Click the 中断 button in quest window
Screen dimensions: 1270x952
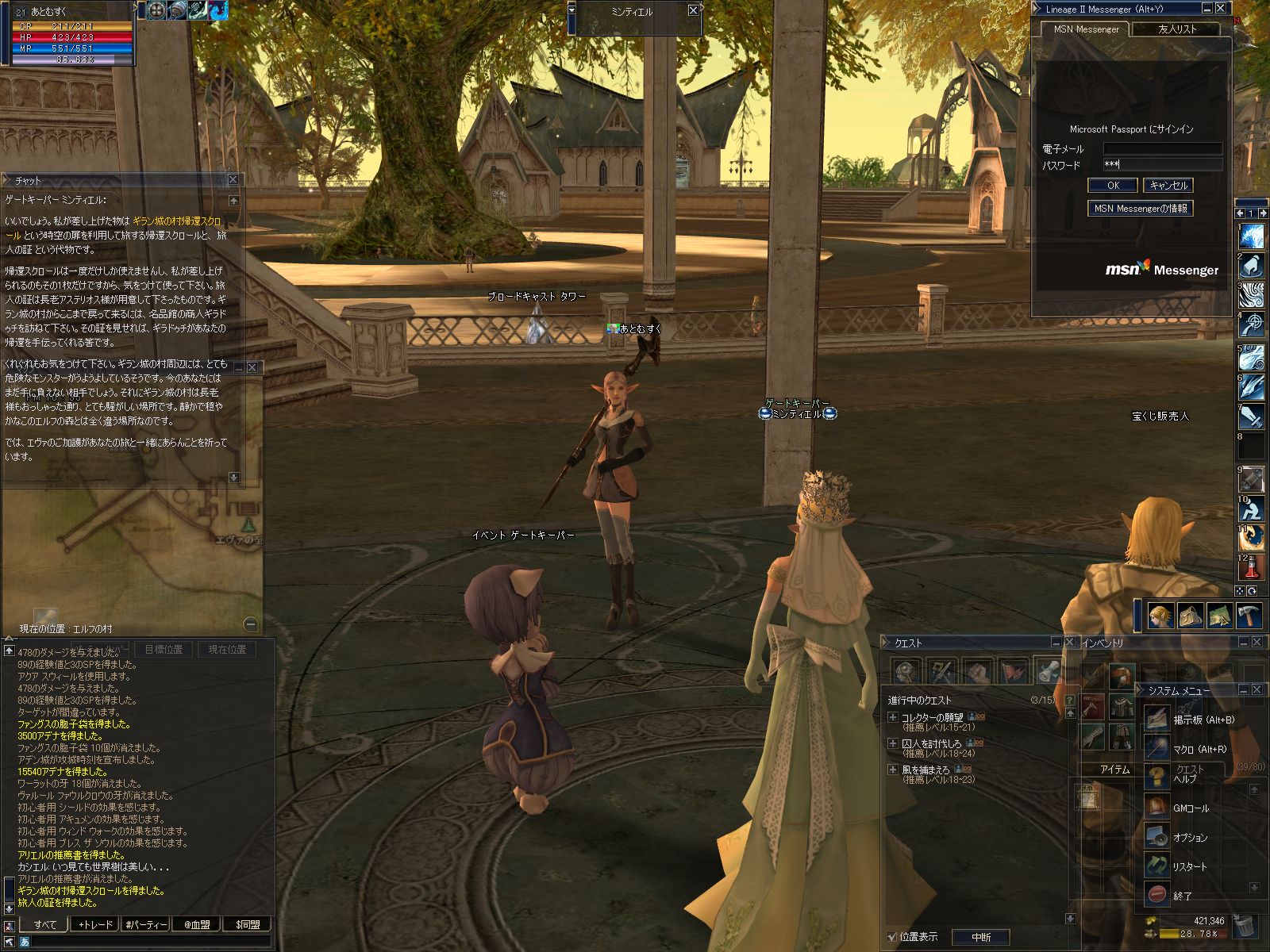pos(981,937)
